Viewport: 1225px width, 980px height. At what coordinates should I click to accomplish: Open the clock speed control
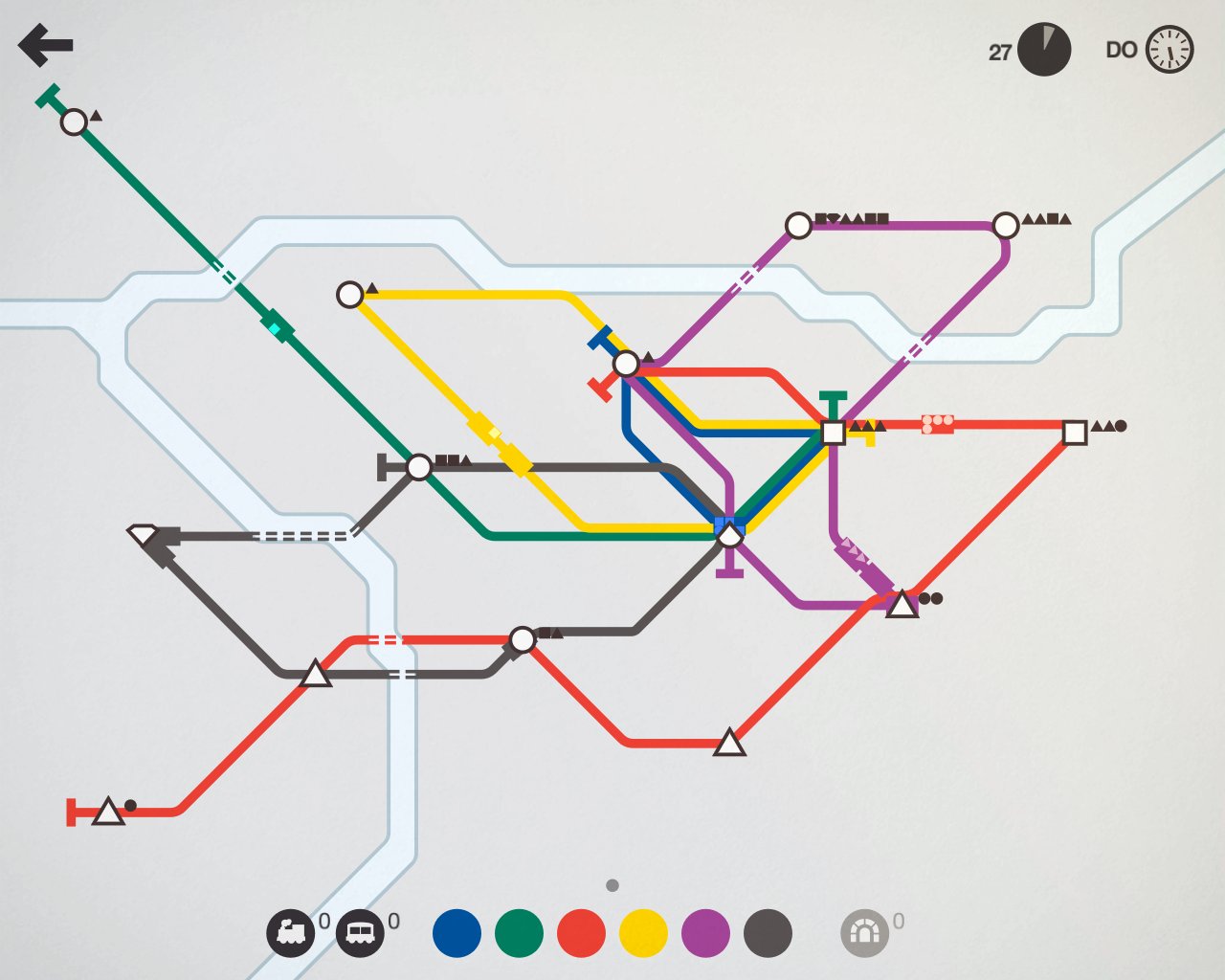coord(1169,50)
